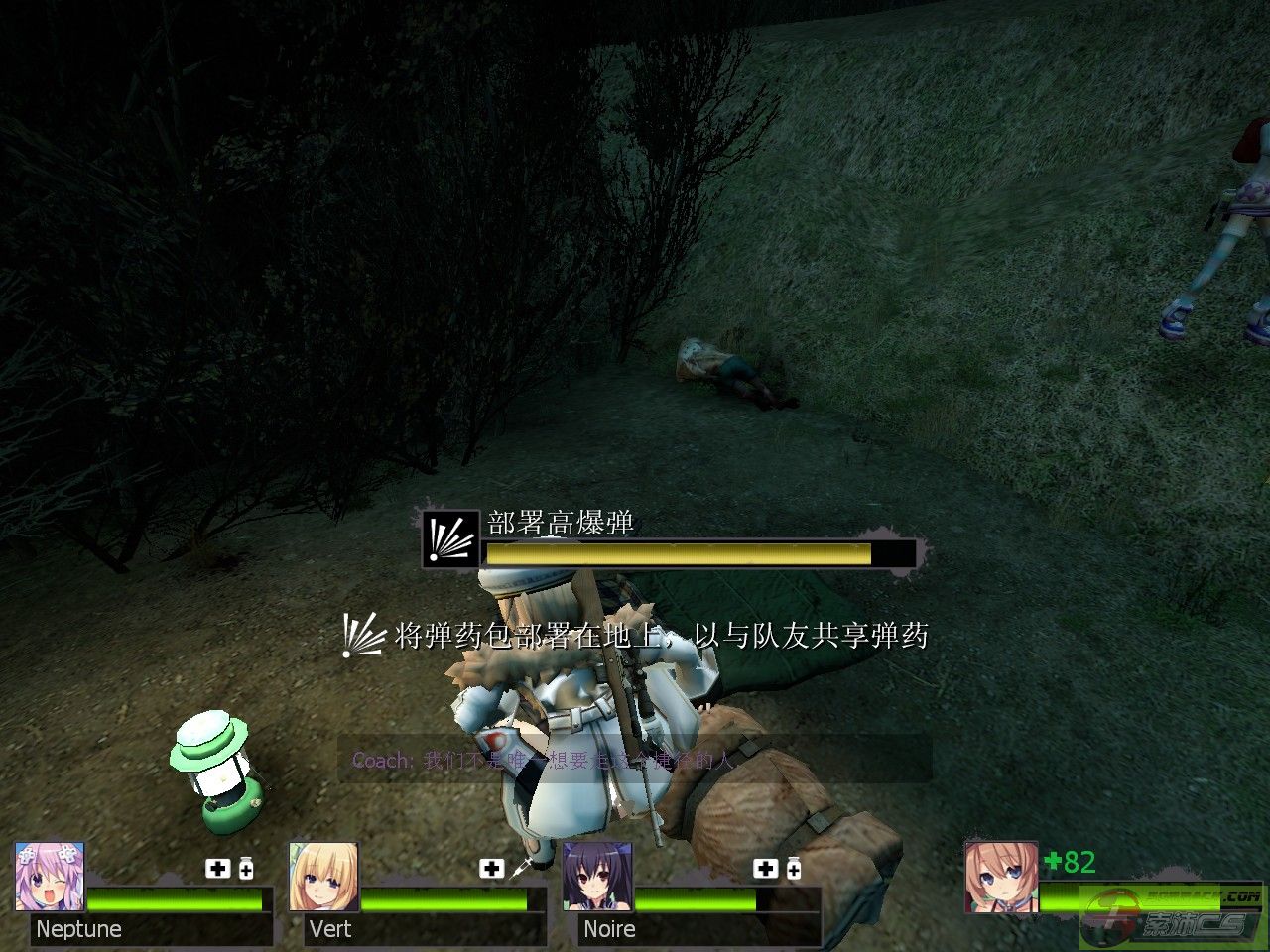Click Vert's name label
Viewport: 1270px width, 952px height.
point(330,929)
